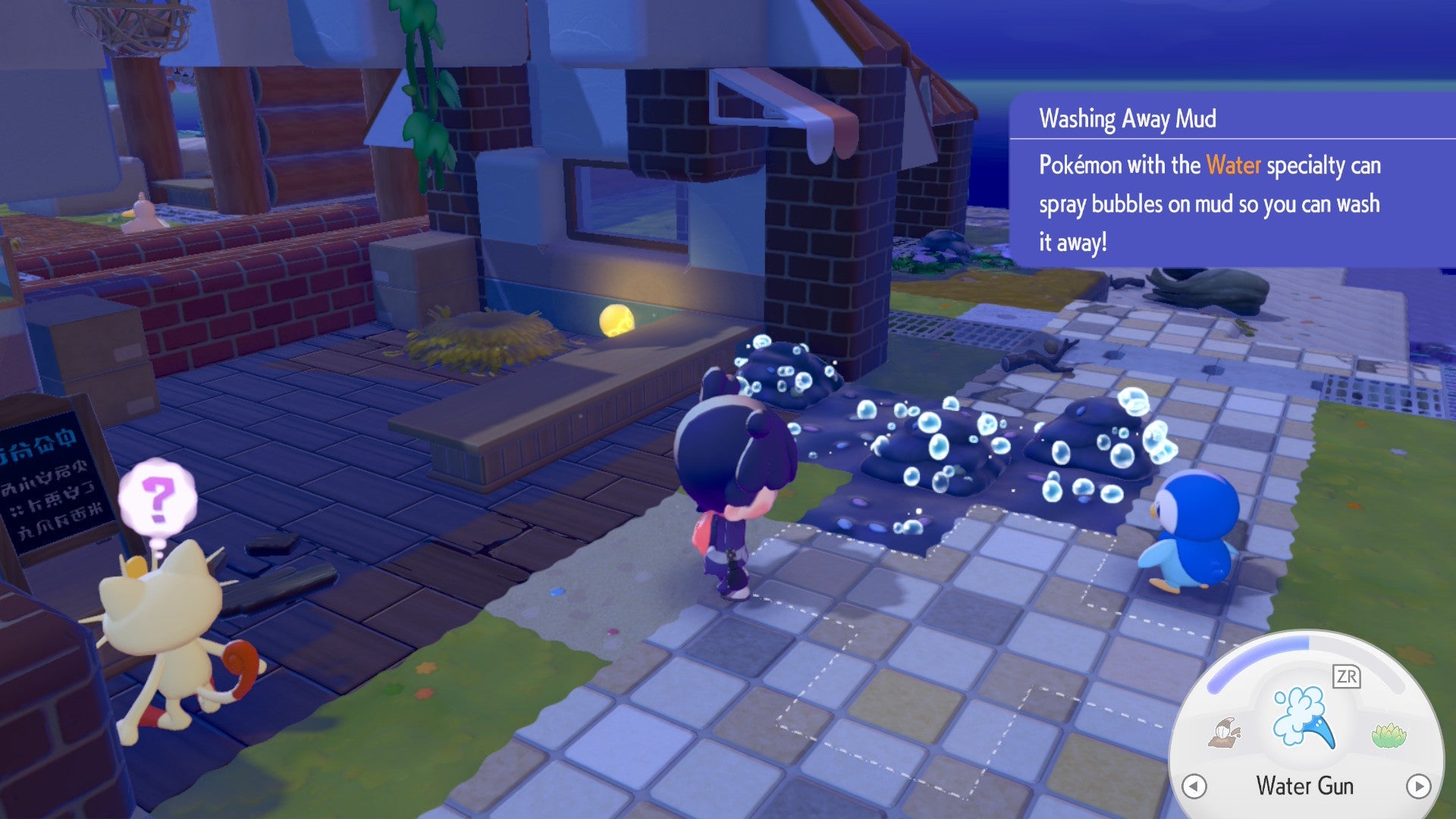Viewport: 1456px width, 819px height.
Task: Click the orange Water type keyword
Action: click(1233, 166)
